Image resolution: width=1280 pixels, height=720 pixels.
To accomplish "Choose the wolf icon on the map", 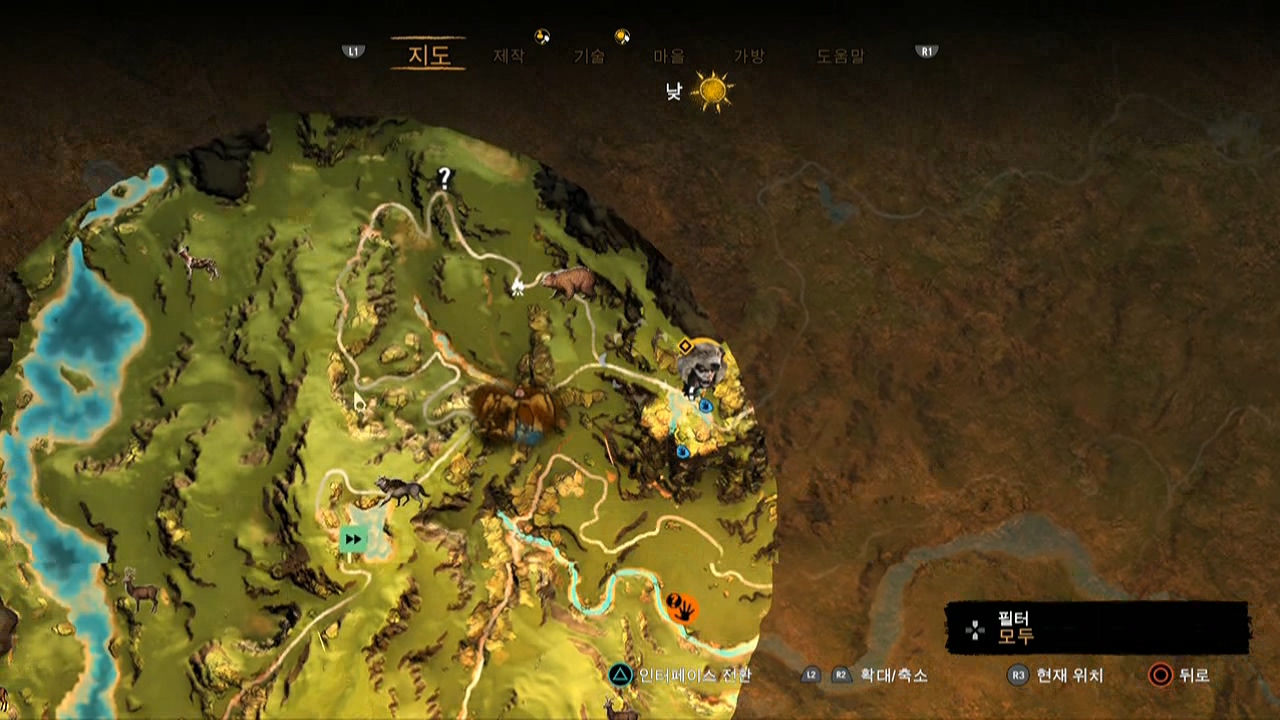I will (401, 490).
